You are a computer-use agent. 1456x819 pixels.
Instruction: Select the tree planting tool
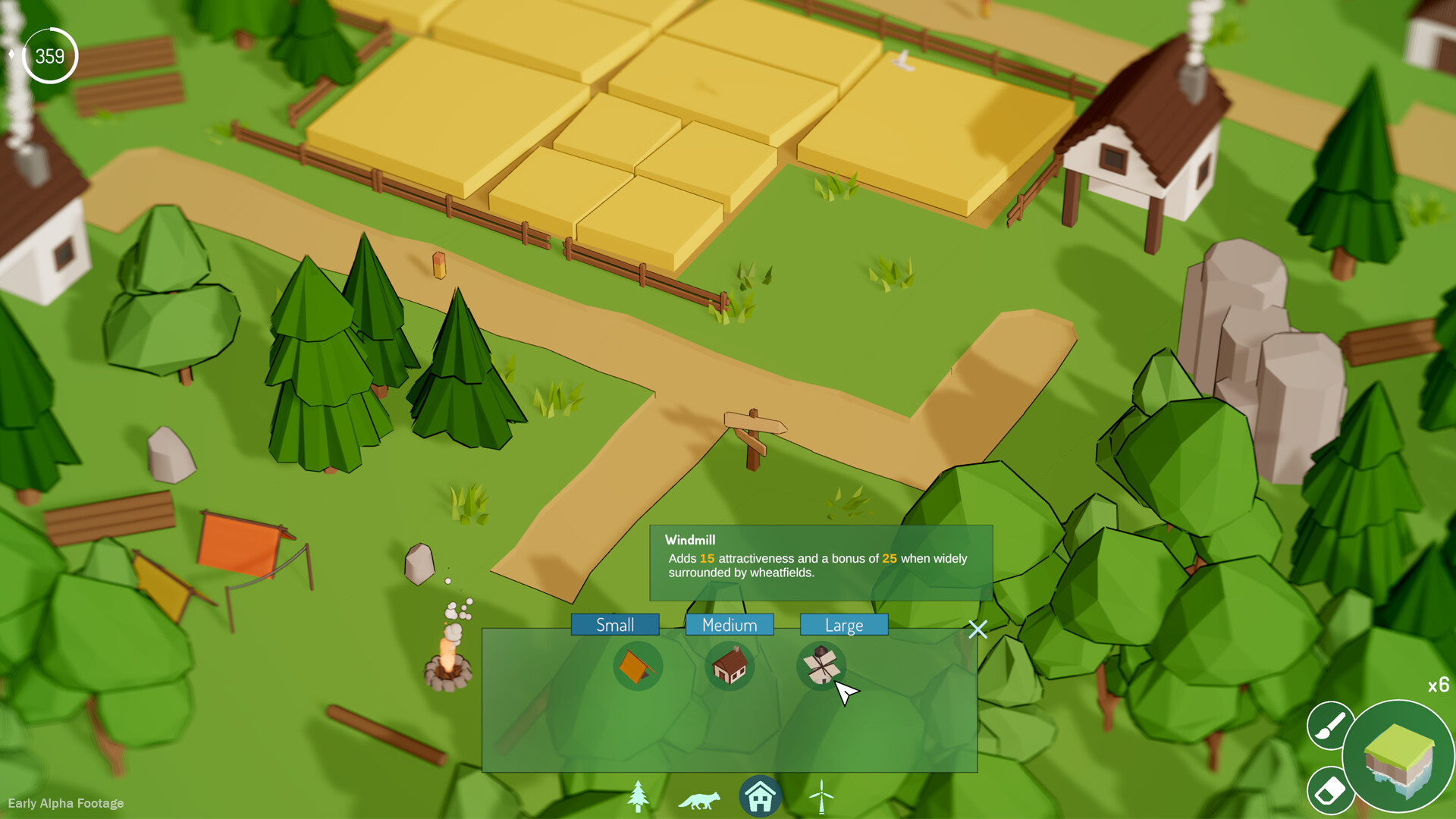tap(639, 797)
